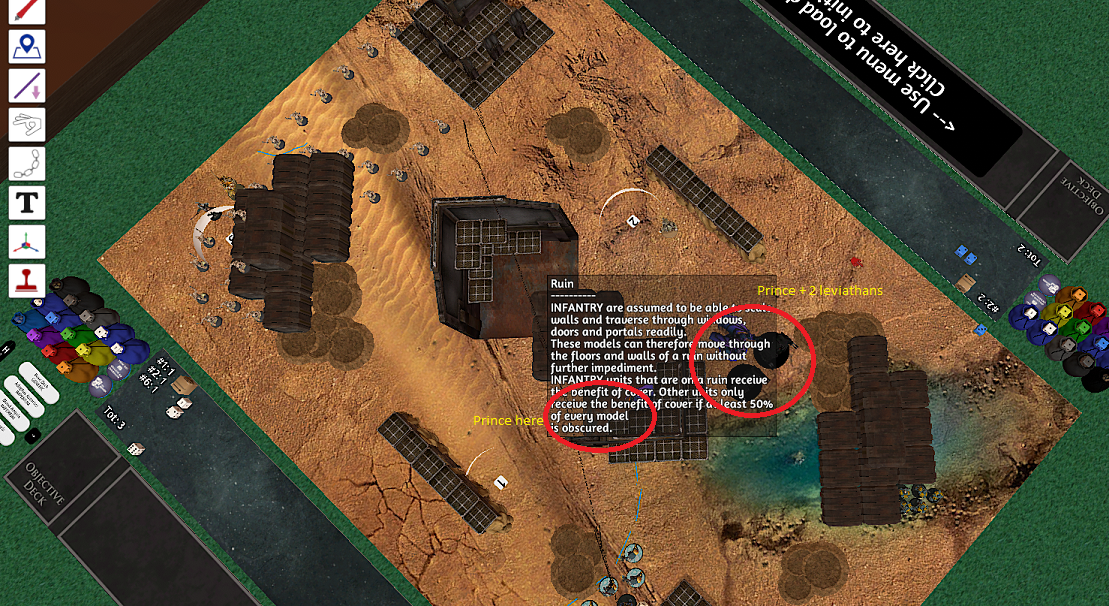Choose the blue map-pin zone tool
Screen dimensions: 1109x606
tap(28, 47)
